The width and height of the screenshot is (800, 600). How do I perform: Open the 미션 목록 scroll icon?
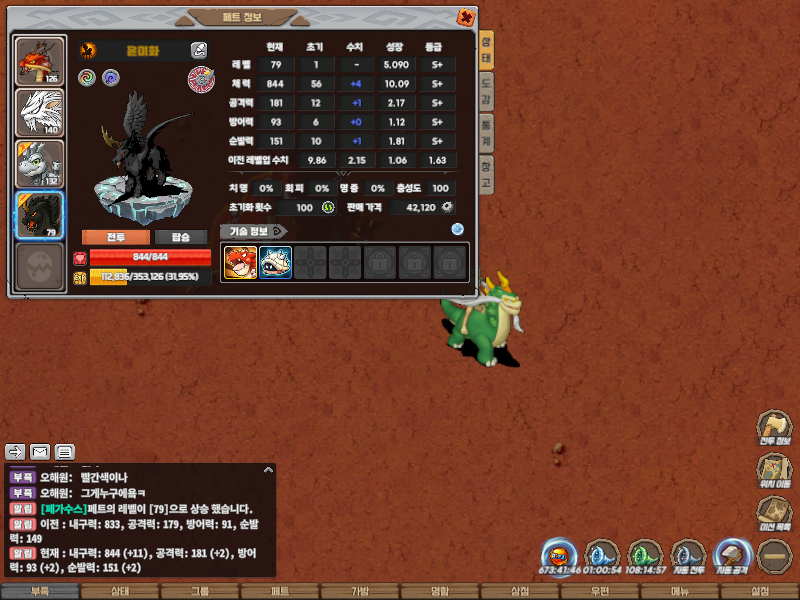point(774,513)
